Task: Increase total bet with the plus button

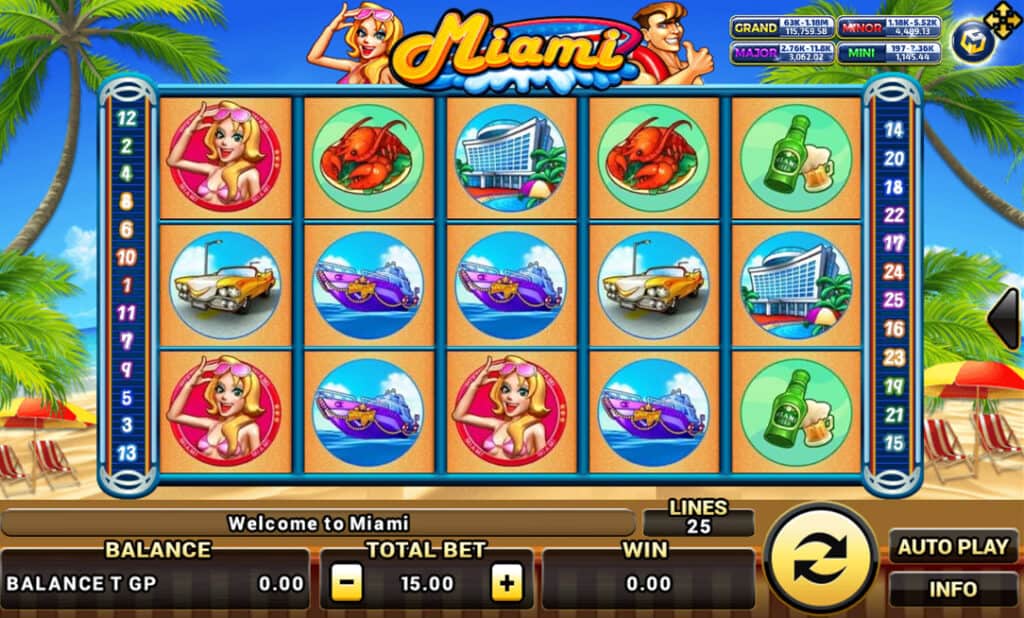Action: (508, 583)
